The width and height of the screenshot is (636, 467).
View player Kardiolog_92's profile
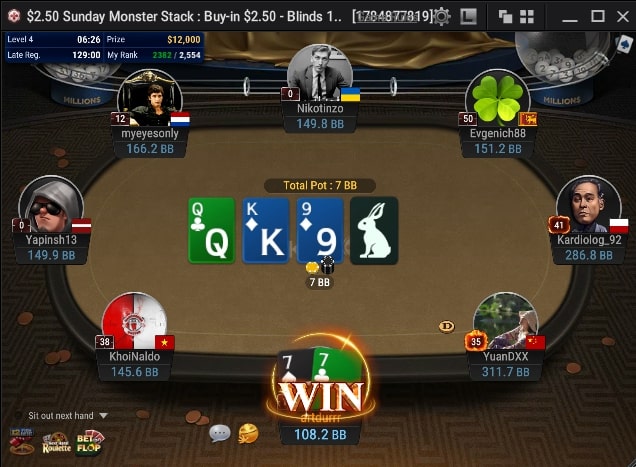coord(588,203)
